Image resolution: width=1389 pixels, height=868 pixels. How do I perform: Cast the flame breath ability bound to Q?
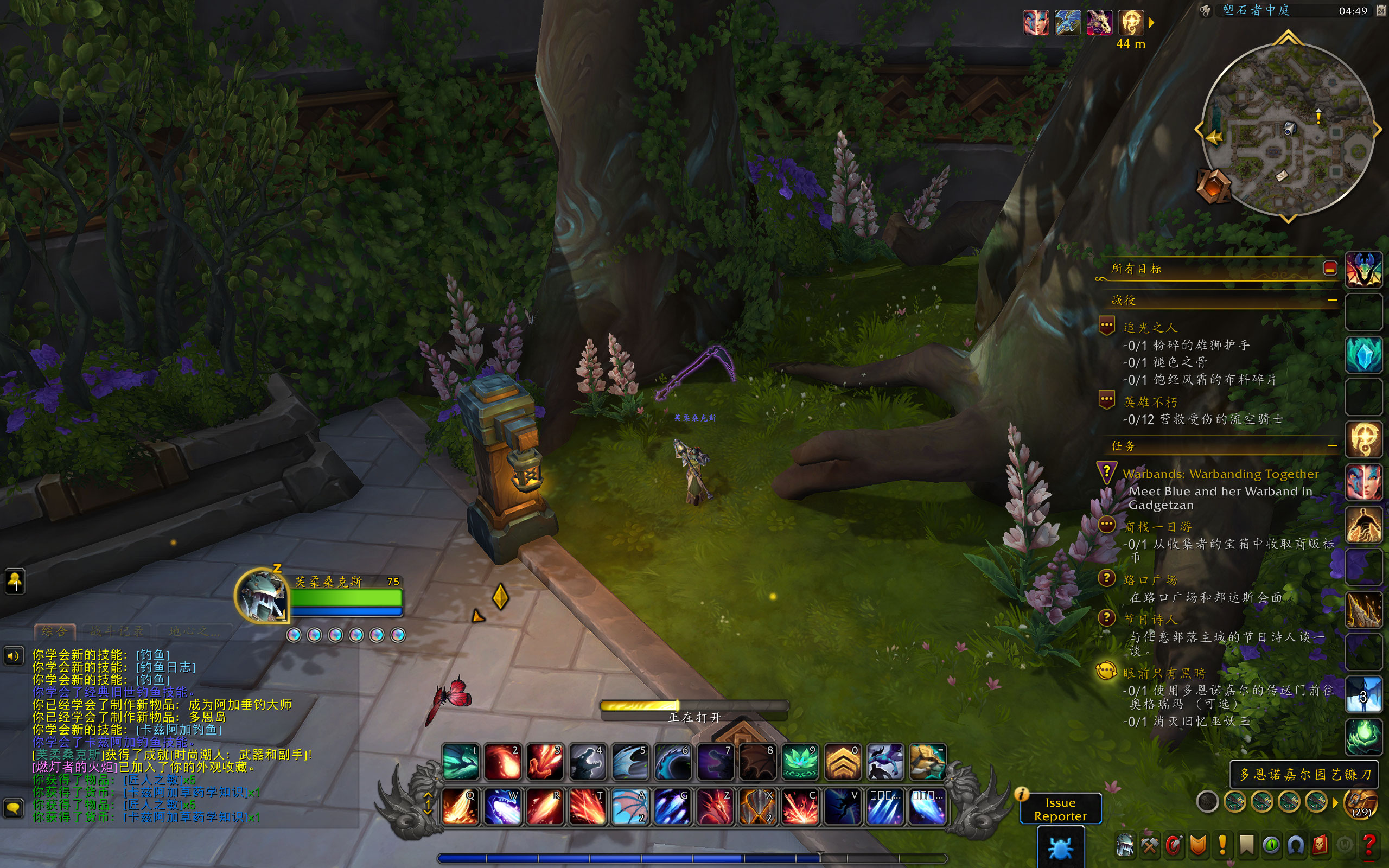click(x=460, y=806)
